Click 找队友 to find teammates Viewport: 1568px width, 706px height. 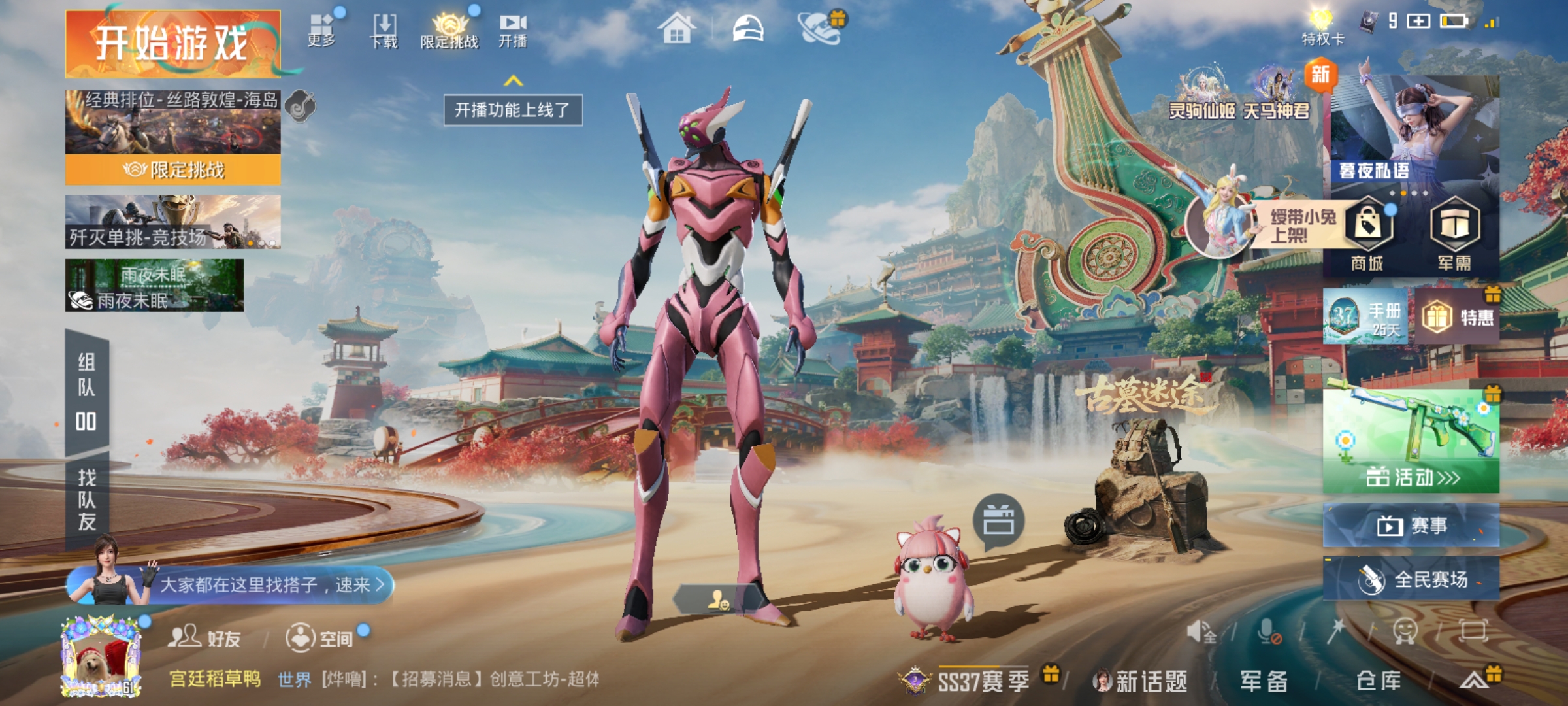tap(87, 500)
